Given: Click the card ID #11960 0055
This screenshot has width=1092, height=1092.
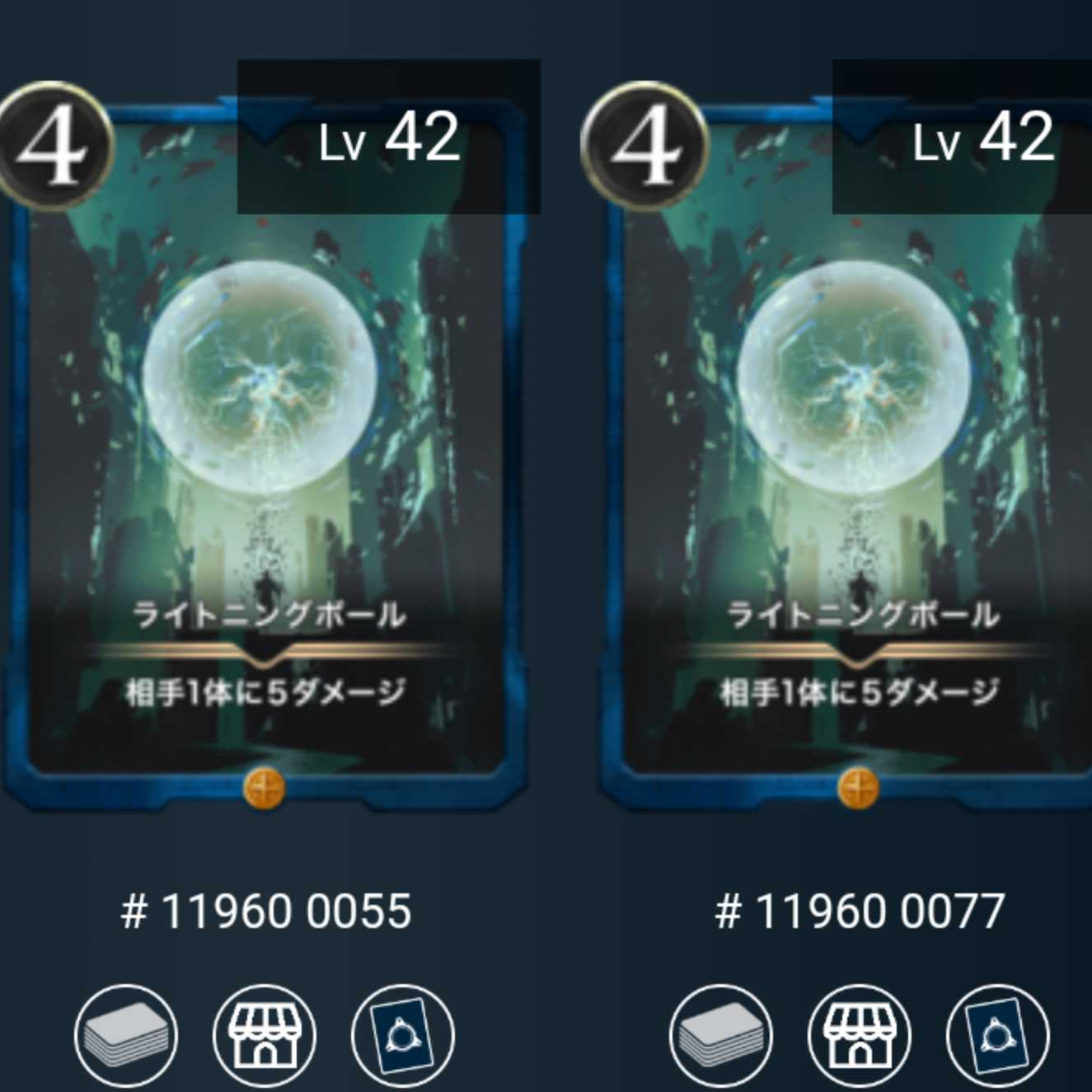Looking at the screenshot, I should [264, 912].
